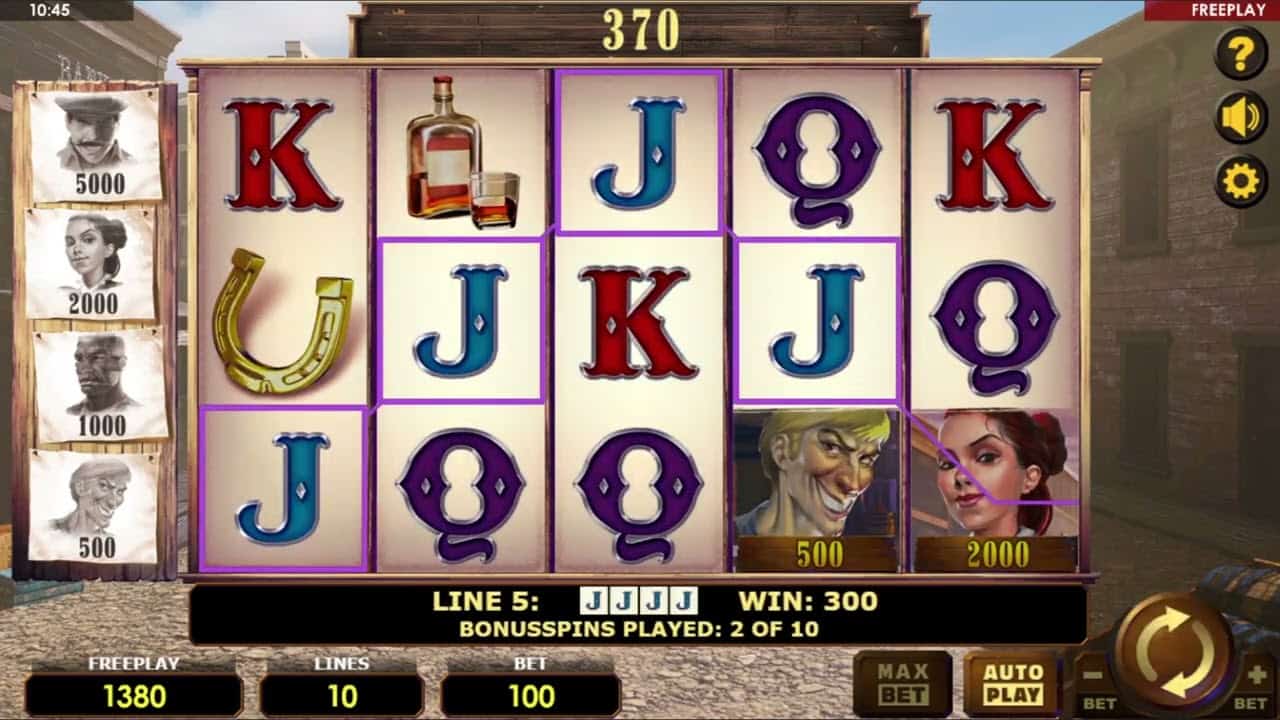Open the question mark help button
This screenshot has height=720, width=1280.
click(x=1241, y=53)
